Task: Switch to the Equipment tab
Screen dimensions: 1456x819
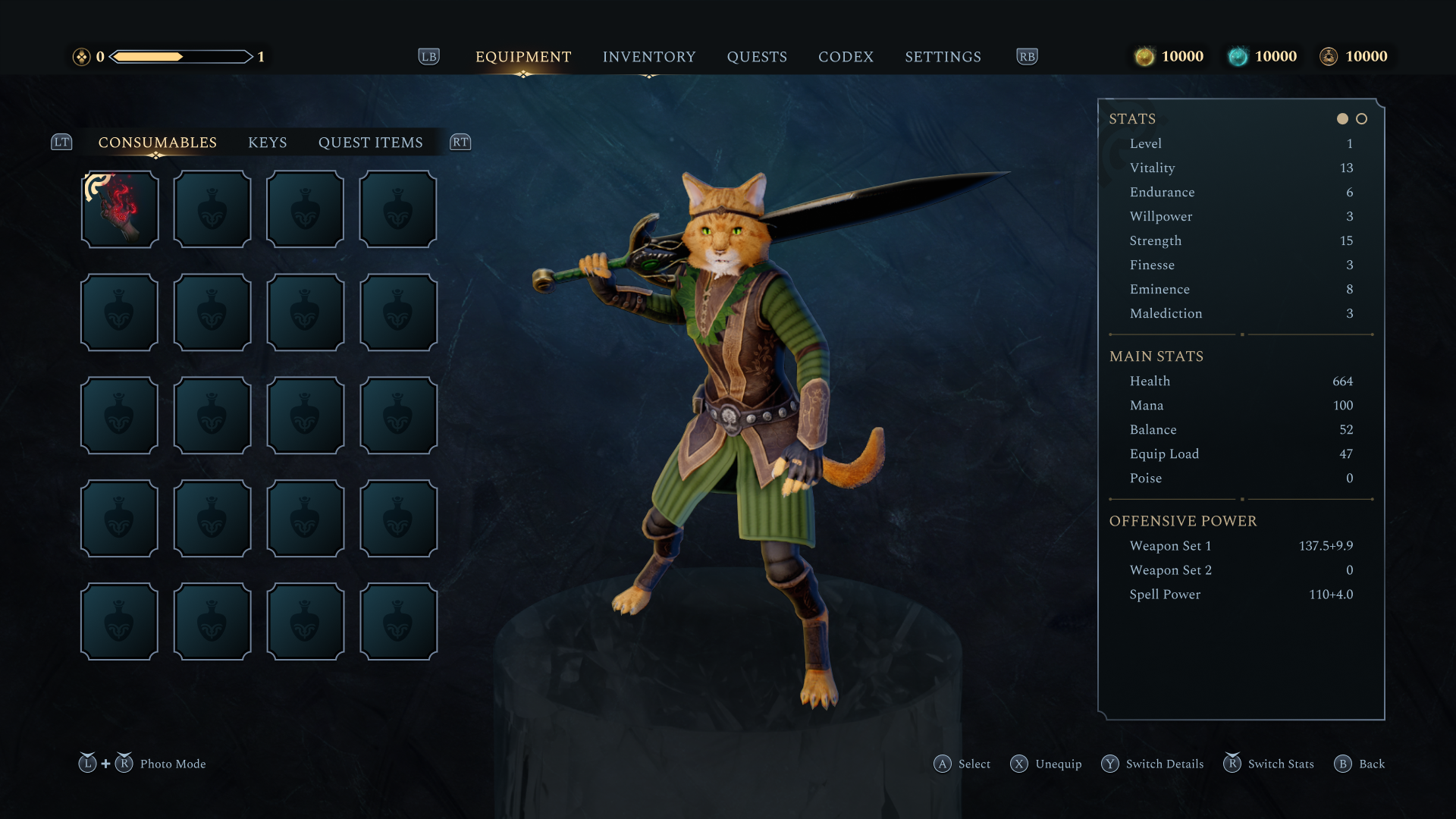Action: pos(523,57)
